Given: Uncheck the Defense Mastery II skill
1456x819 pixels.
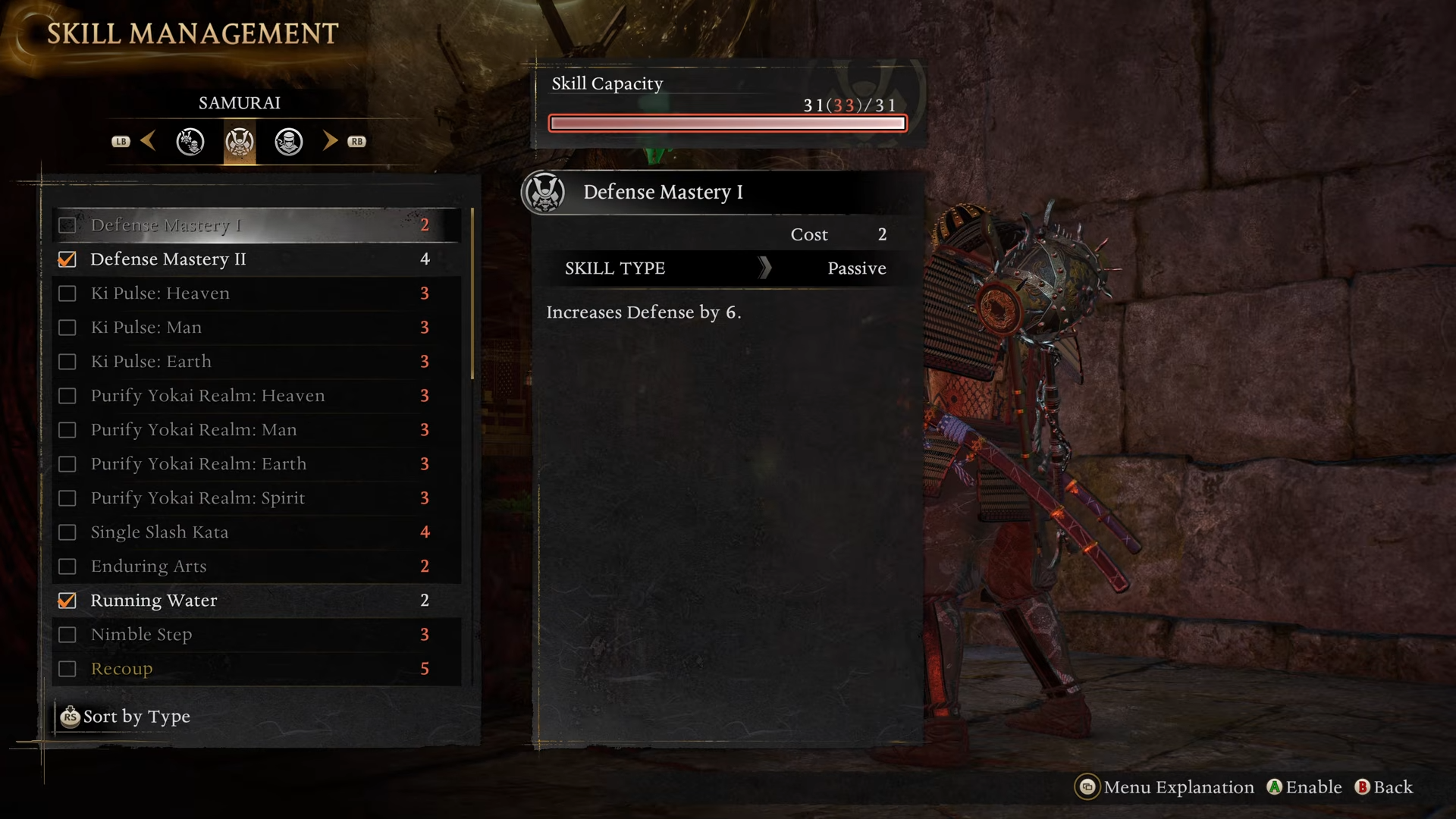Looking at the screenshot, I should (x=67, y=259).
